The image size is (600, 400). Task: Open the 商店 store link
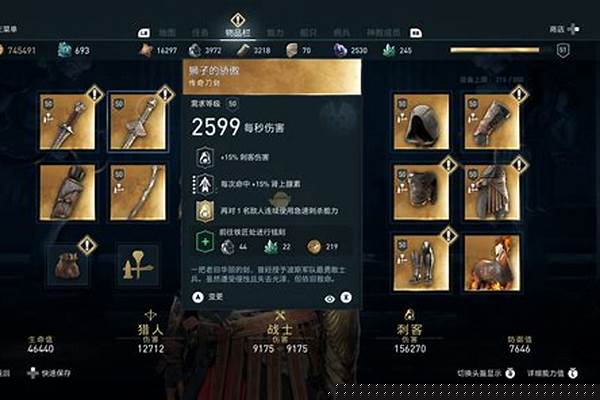[557, 30]
